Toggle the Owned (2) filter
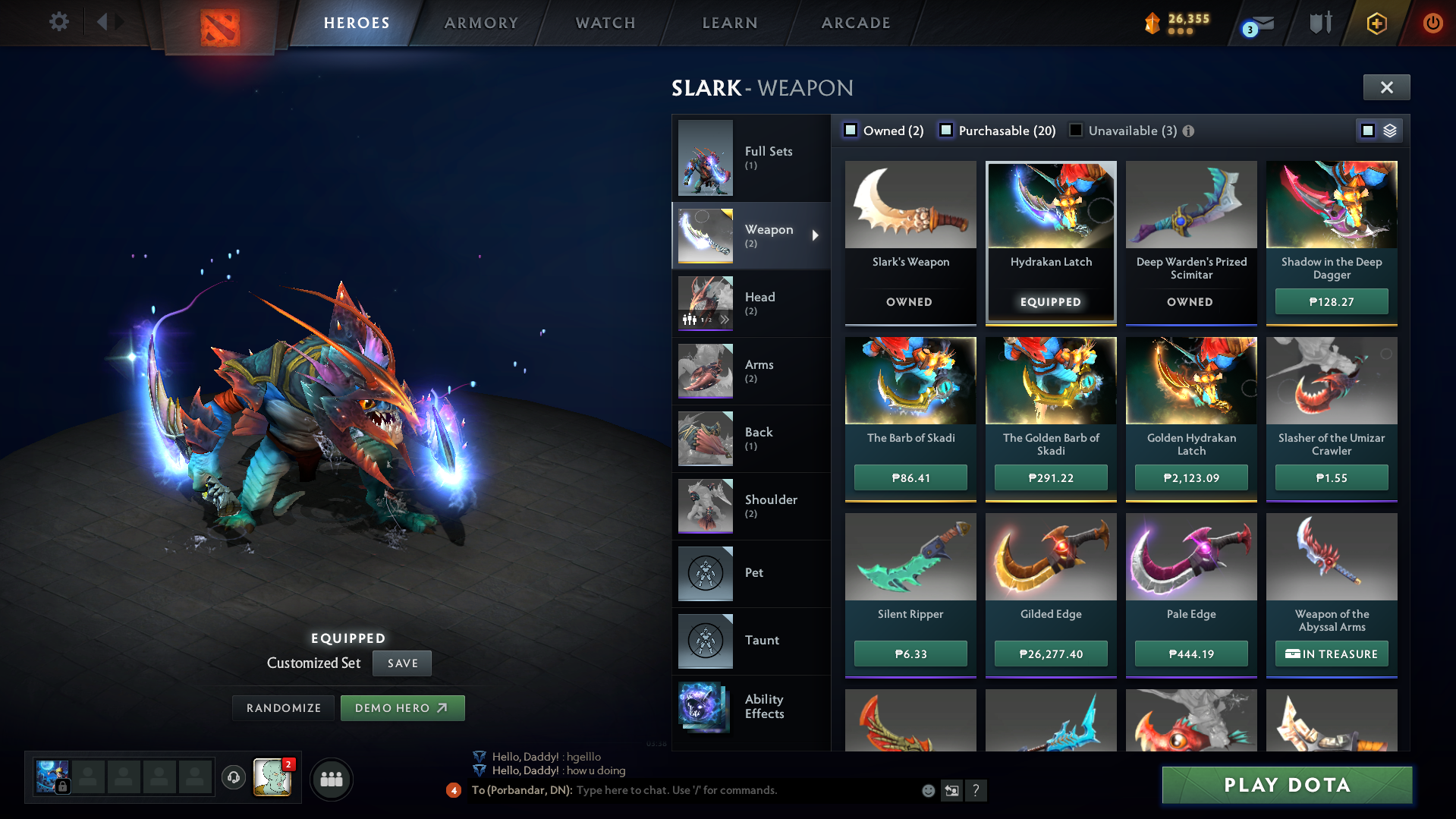The width and height of the screenshot is (1456, 819). tap(851, 130)
